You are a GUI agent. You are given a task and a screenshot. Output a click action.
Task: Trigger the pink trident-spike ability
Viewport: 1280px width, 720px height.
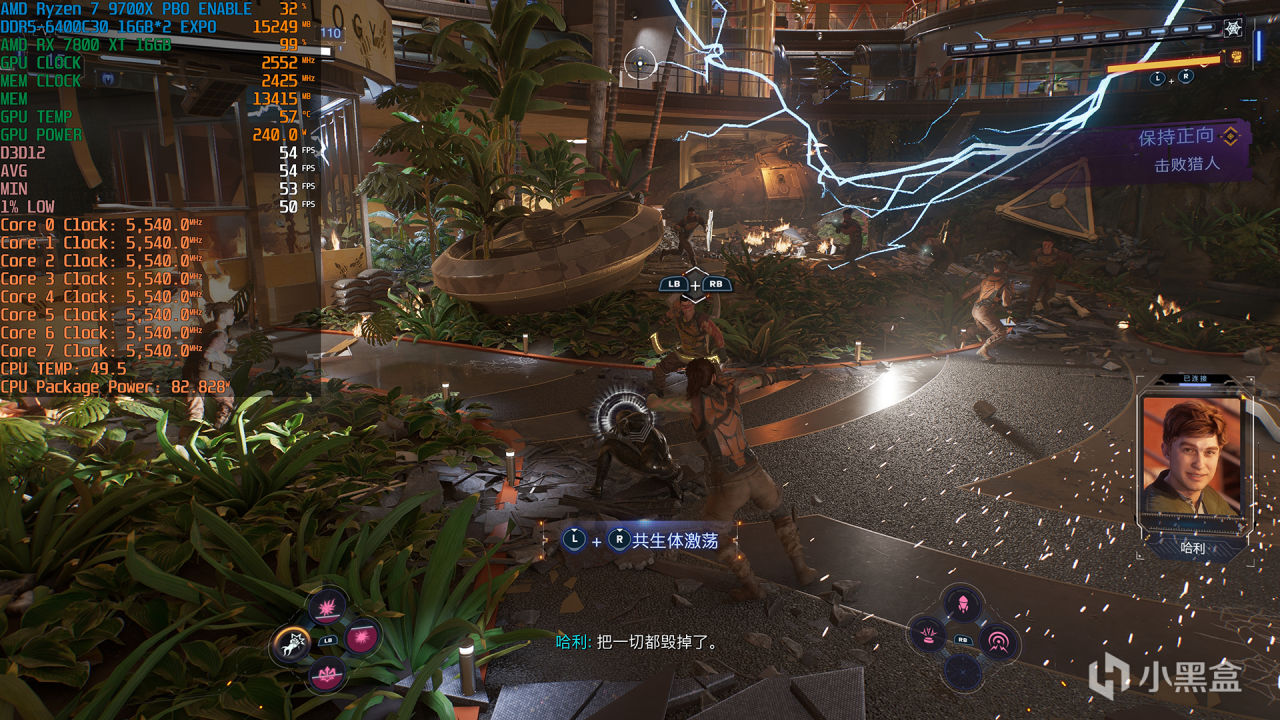326,675
